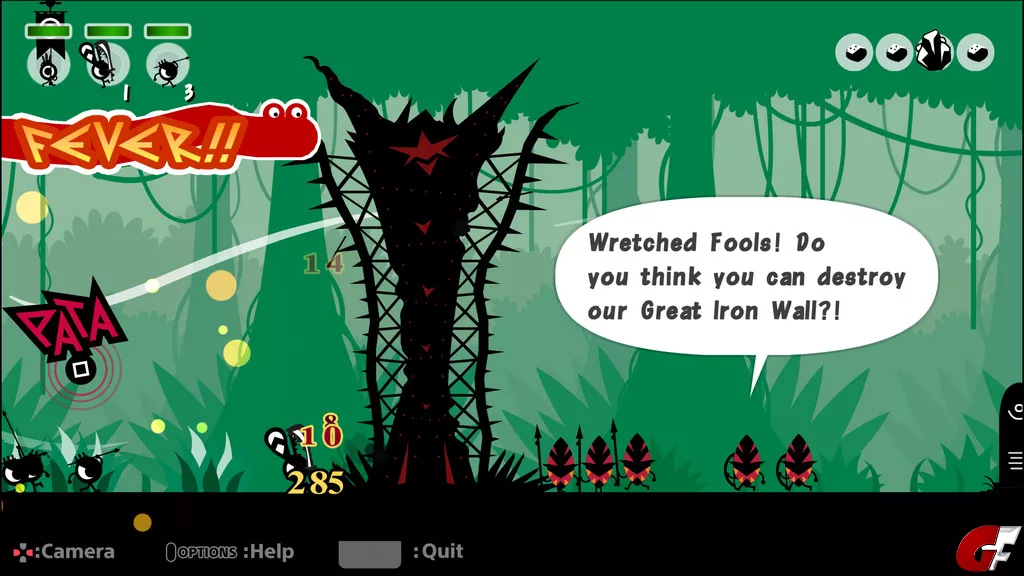Image resolution: width=1024 pixels, height=576 pixels.
Task: Click the red GF logo watermark
Action: 988,548
